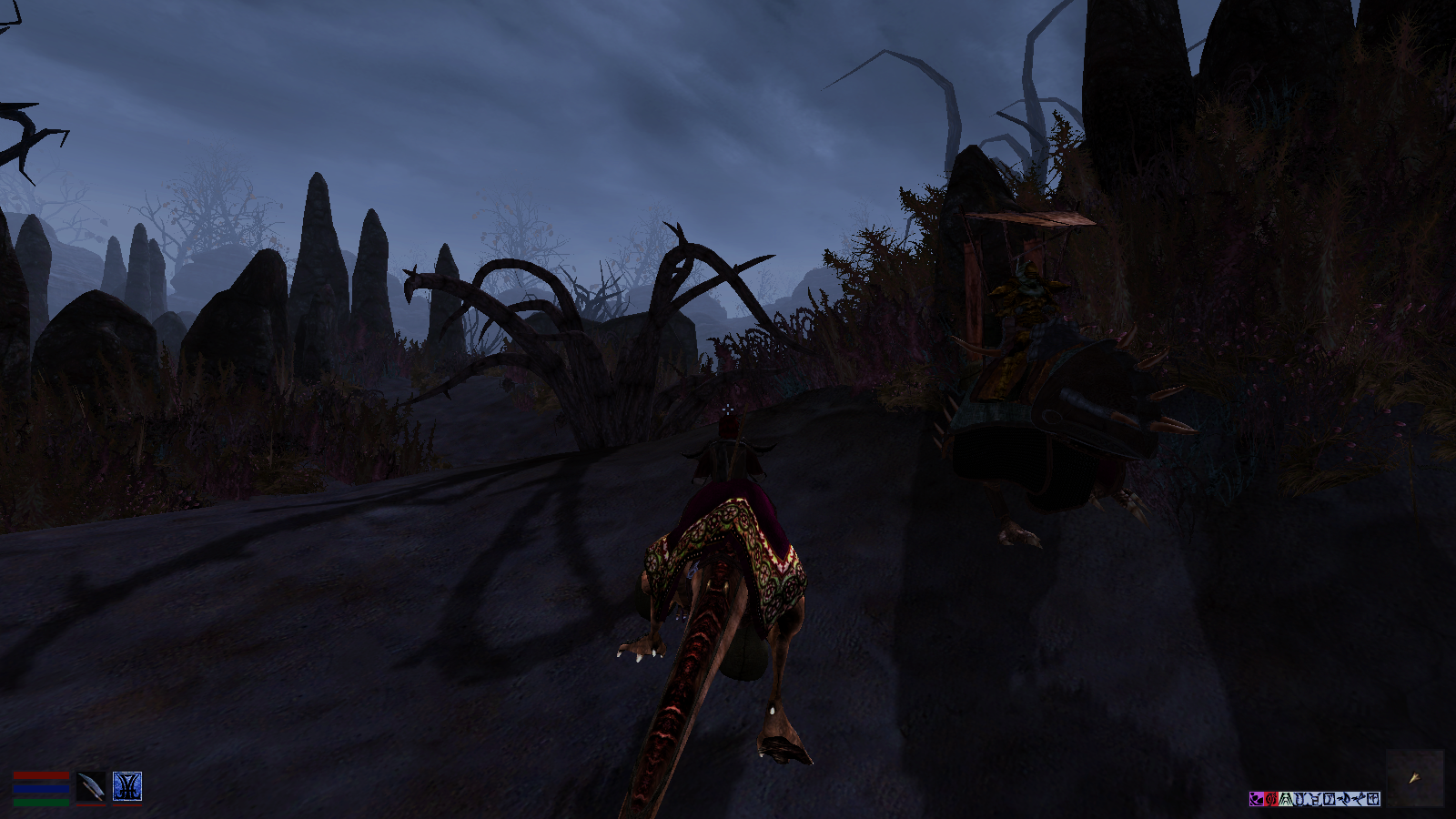Click the equipped curved blade weapon icon
This screenshot has height=819, width=1456.
91,786
